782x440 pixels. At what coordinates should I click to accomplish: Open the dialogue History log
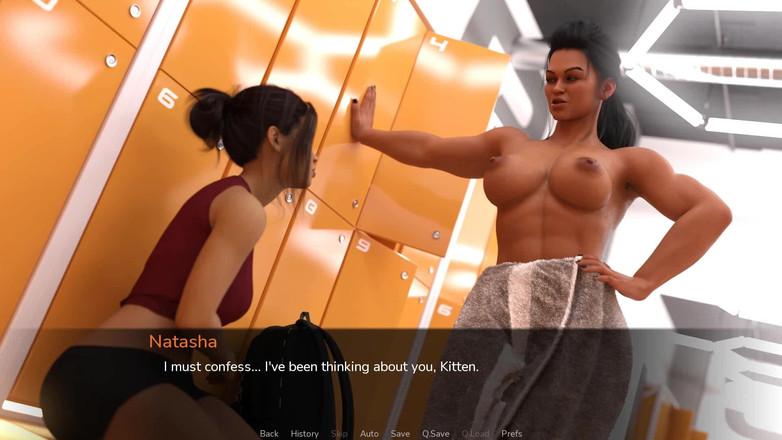pos(305,434)
